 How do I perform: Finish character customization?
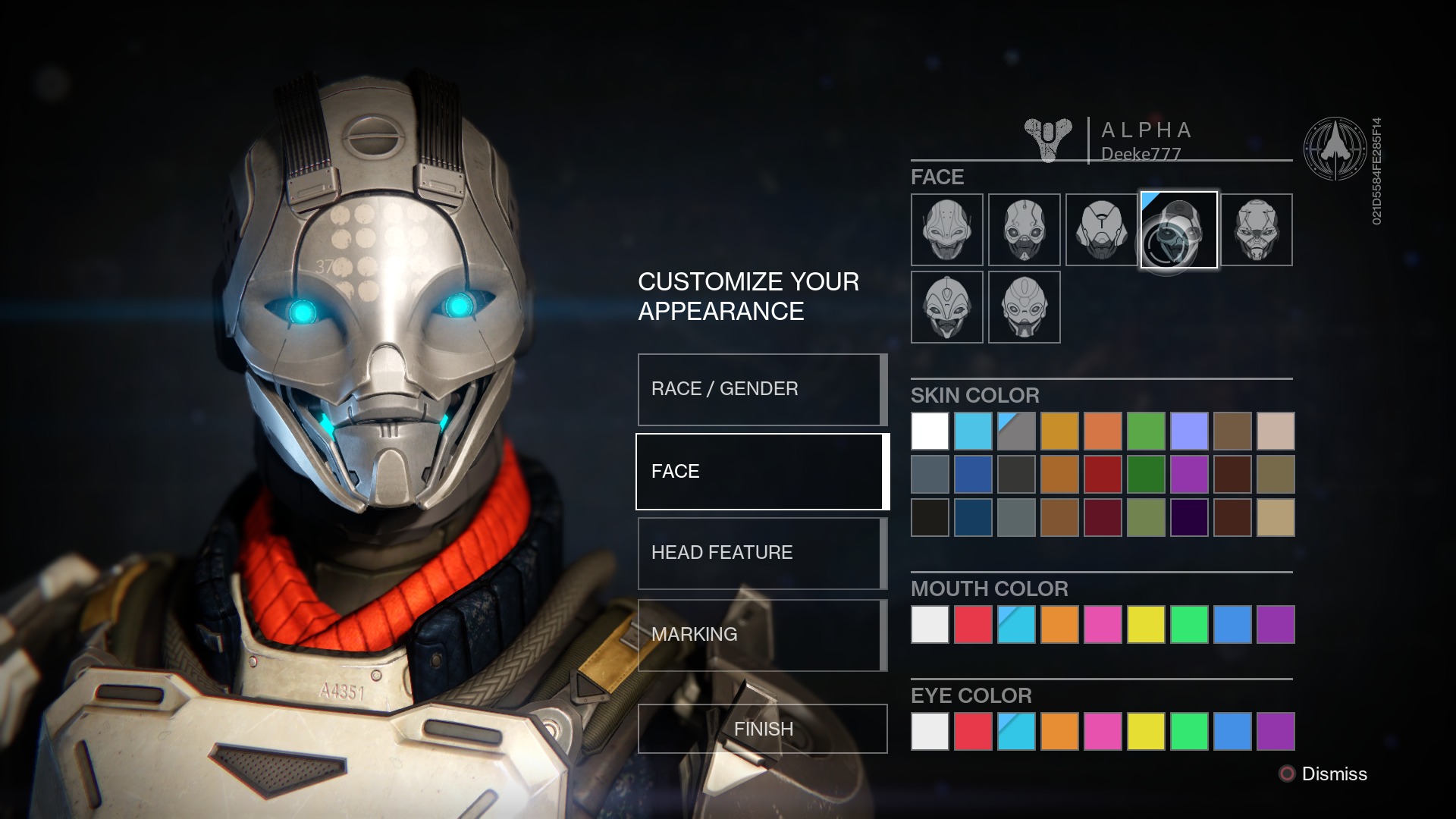pos(762,729)
